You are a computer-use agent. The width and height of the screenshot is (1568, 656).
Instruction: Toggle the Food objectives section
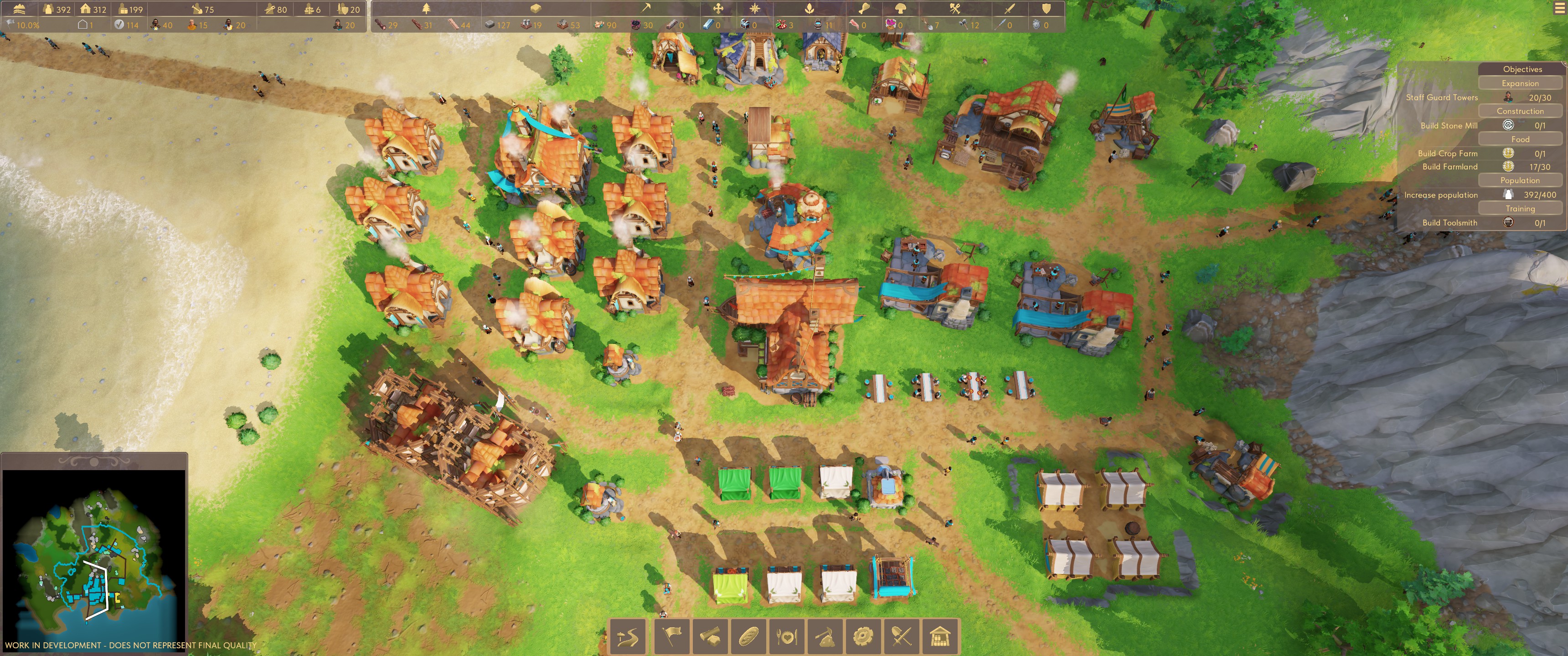point(1519,139)
